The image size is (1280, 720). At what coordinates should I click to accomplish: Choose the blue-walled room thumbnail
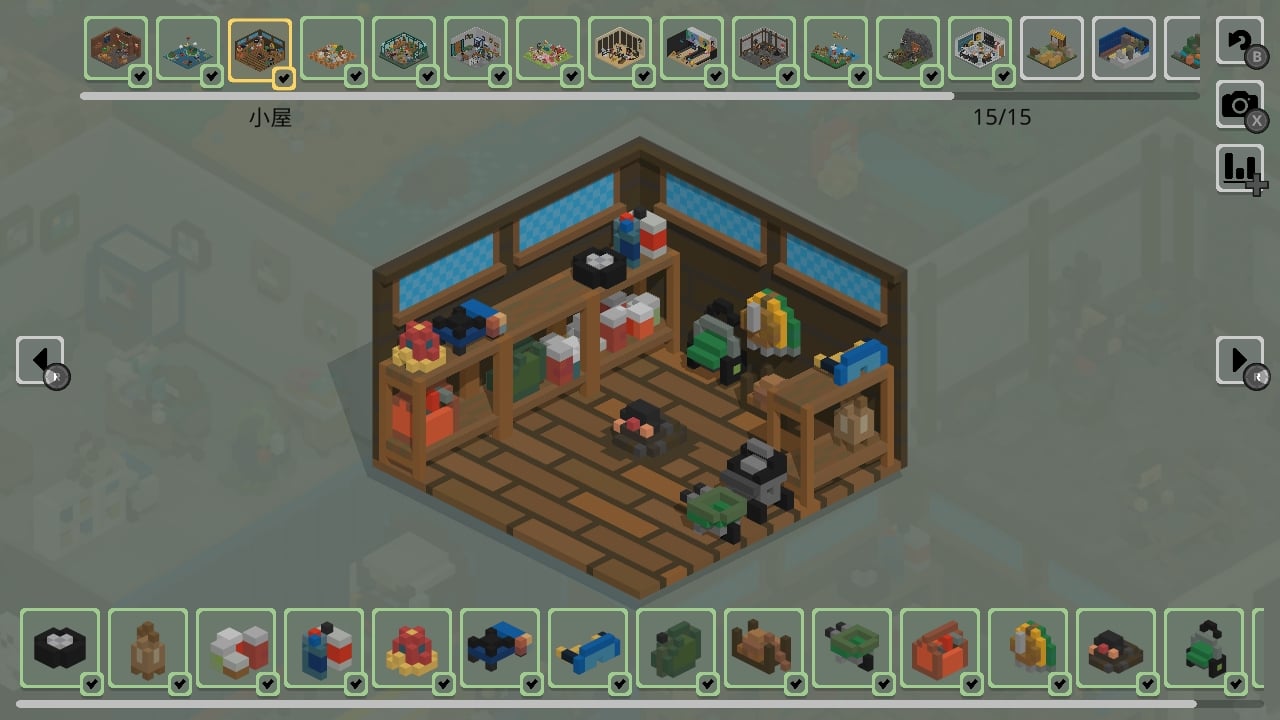coord(1124,48)
